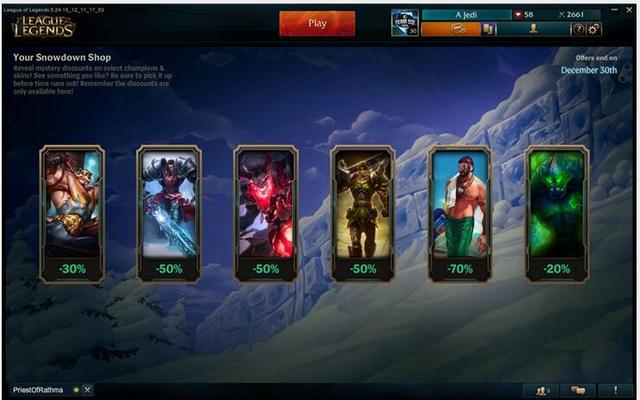640x400 pixels.
Task: Open the friends list button
Action: (541, 389)
